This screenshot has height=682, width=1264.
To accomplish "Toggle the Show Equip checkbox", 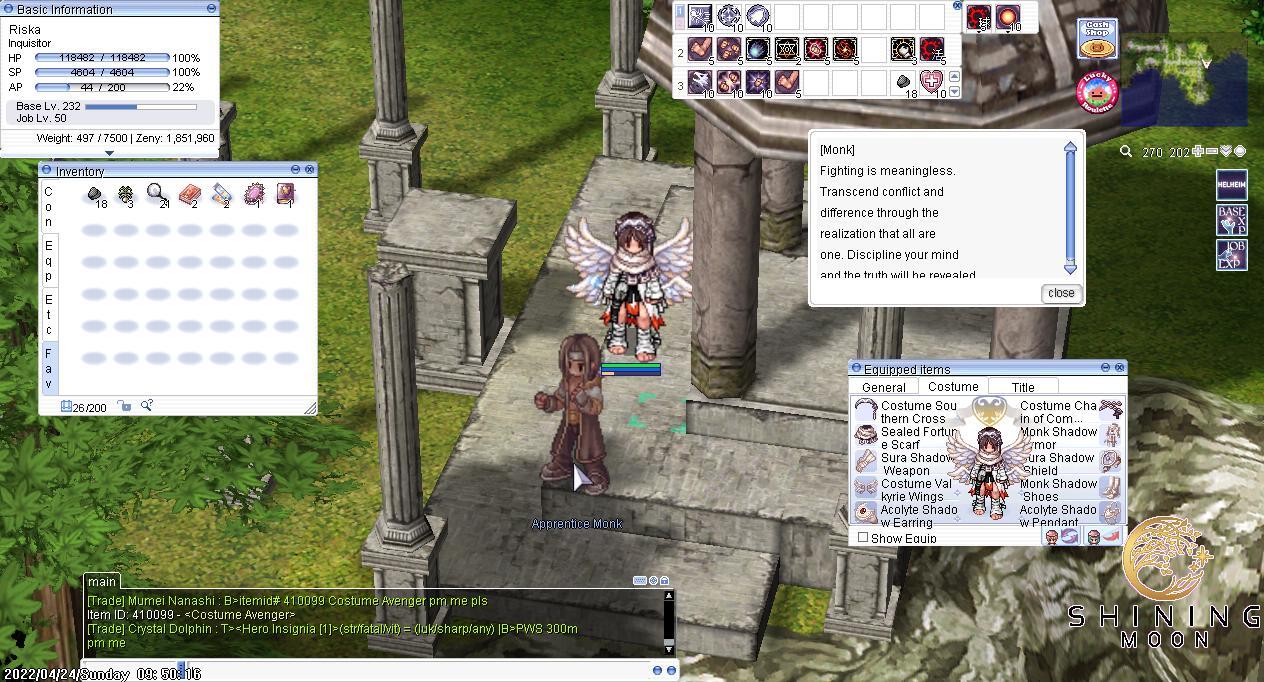I will pyautogui.click(x=863, y=538).
